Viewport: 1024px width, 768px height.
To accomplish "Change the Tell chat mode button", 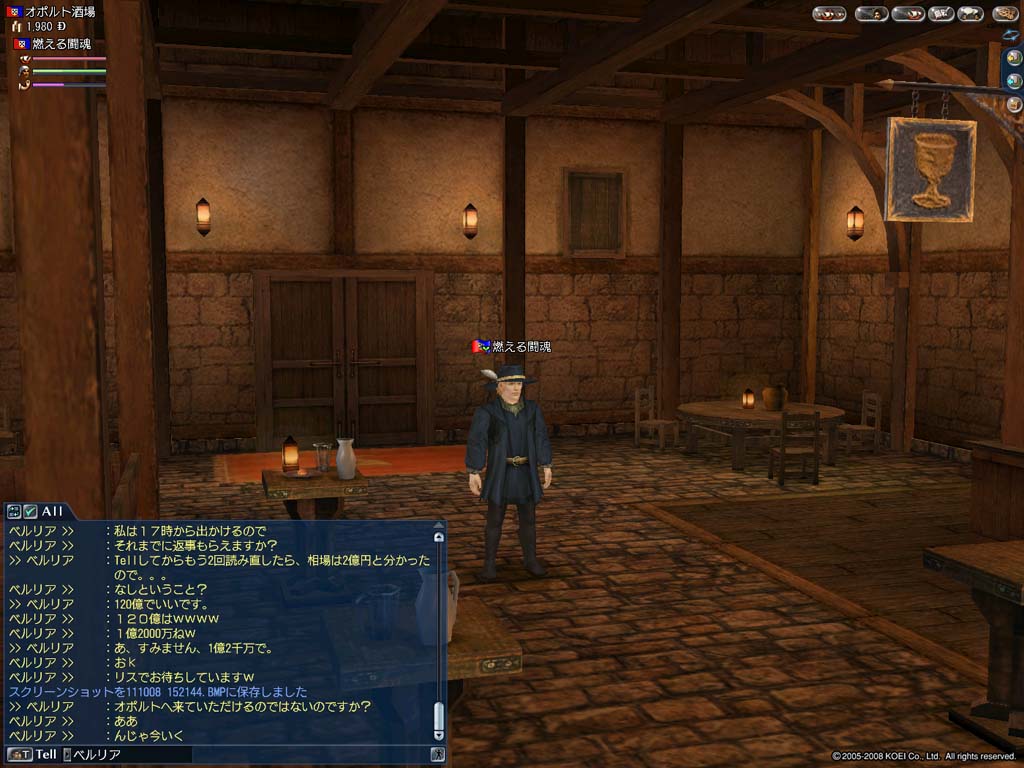I will pos(33,754).
